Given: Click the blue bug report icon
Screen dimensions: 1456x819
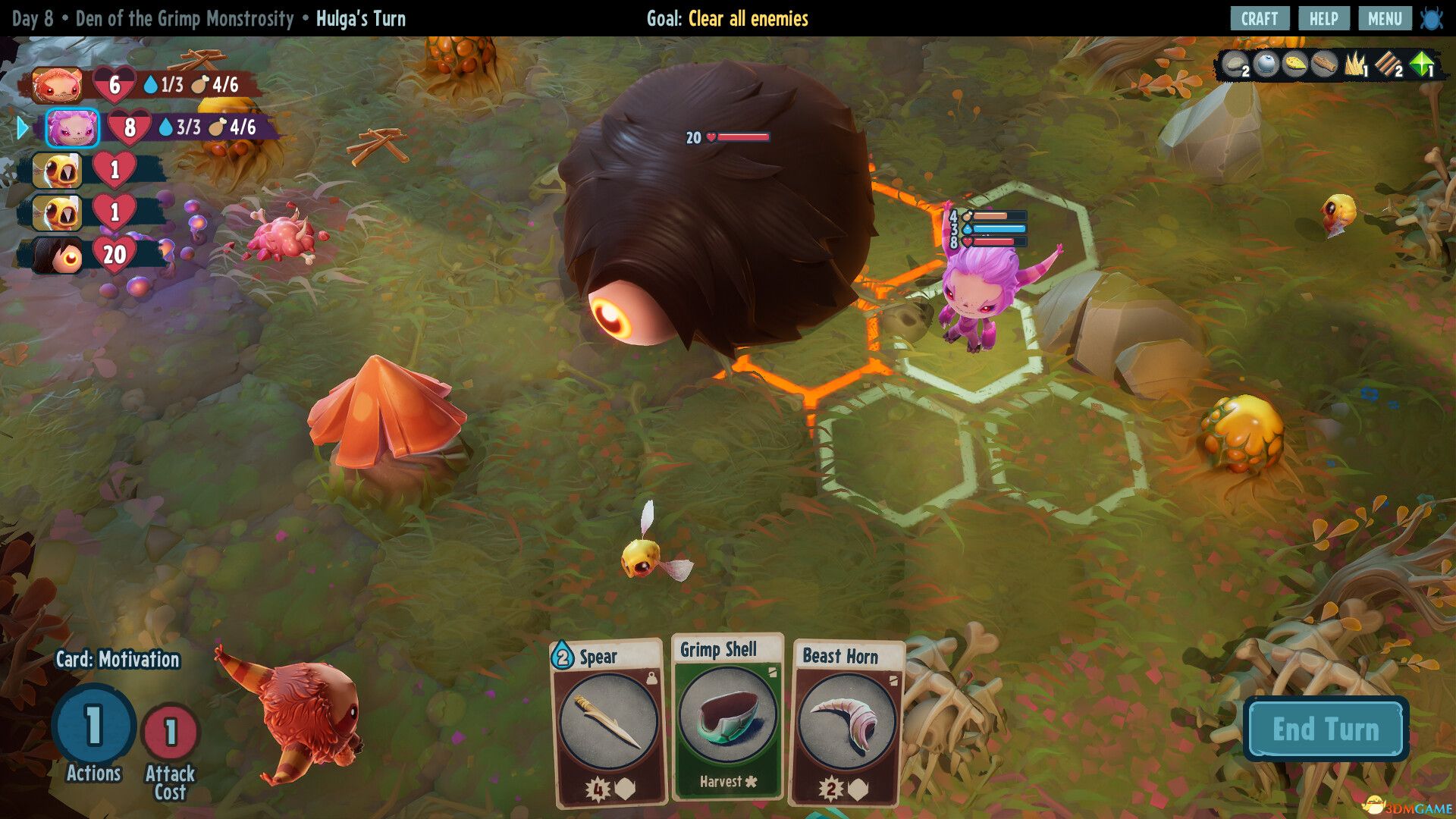Looking at the screenshot, I should pos(1432,19).
